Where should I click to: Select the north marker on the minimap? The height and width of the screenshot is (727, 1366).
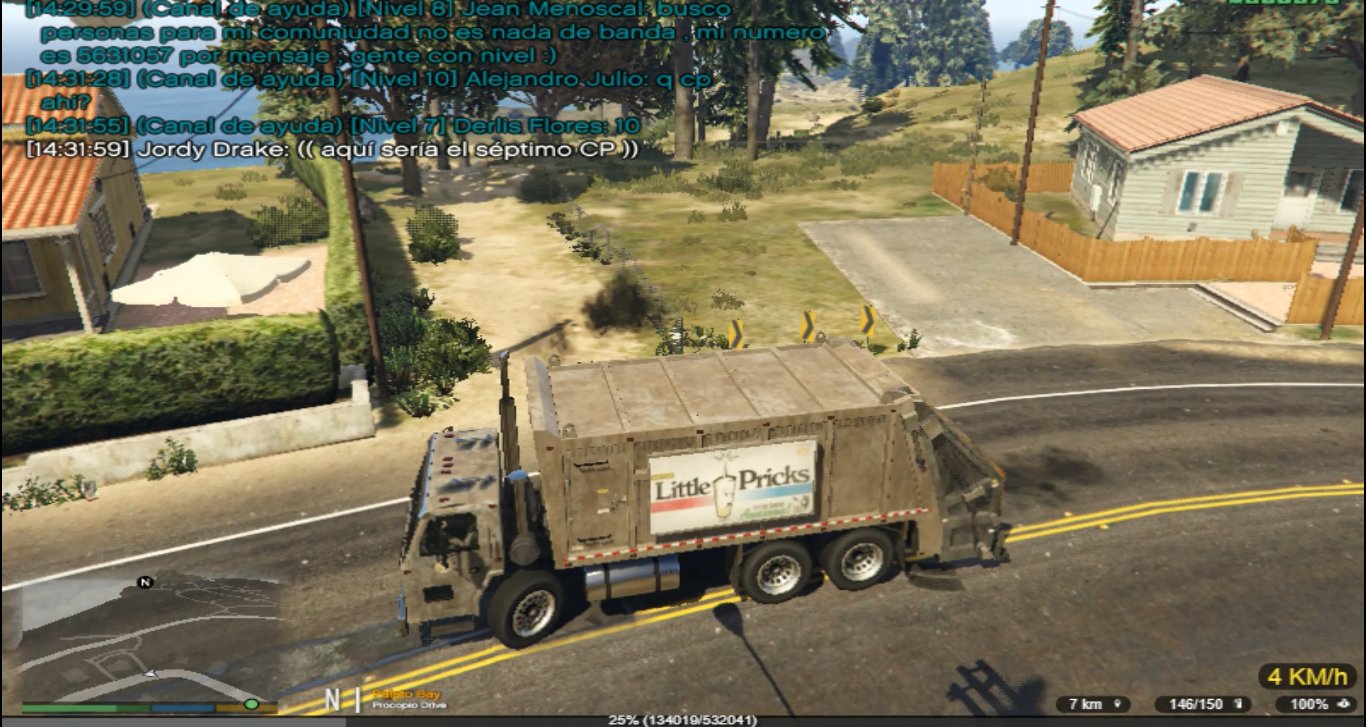click(x=146, y=581)
